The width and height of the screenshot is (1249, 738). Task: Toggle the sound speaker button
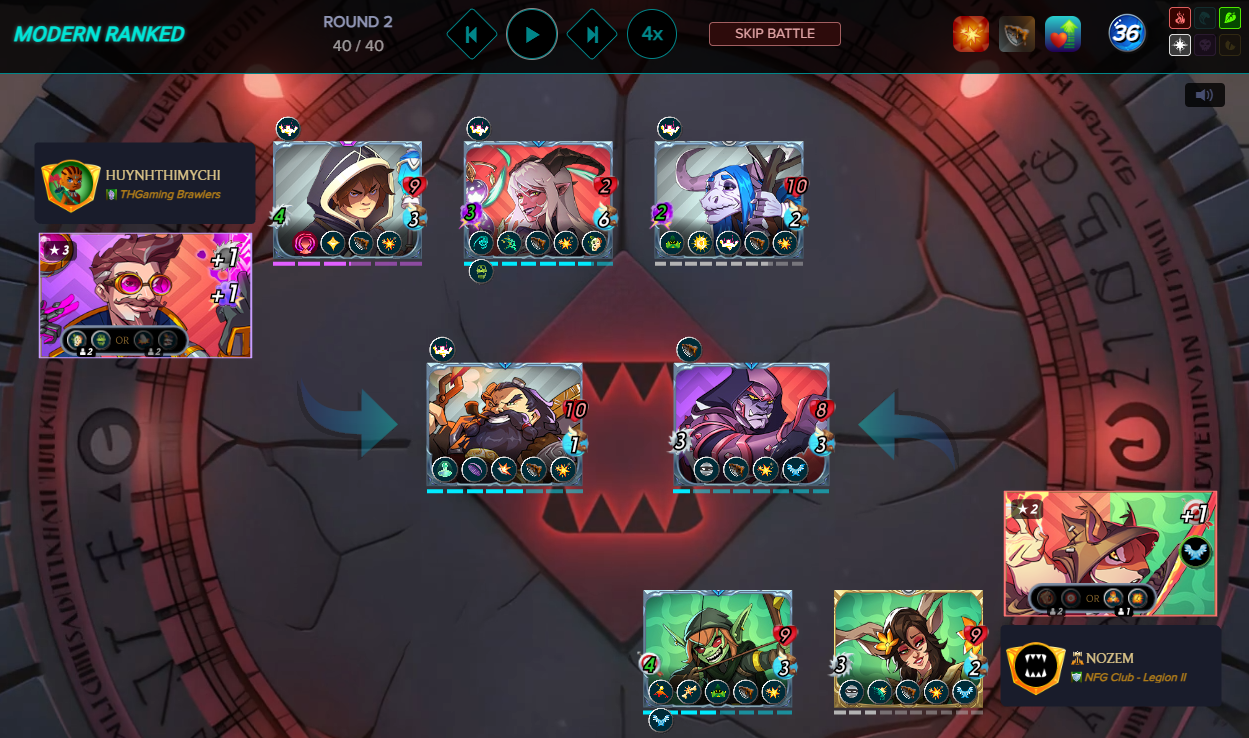tap(1204, 95)
